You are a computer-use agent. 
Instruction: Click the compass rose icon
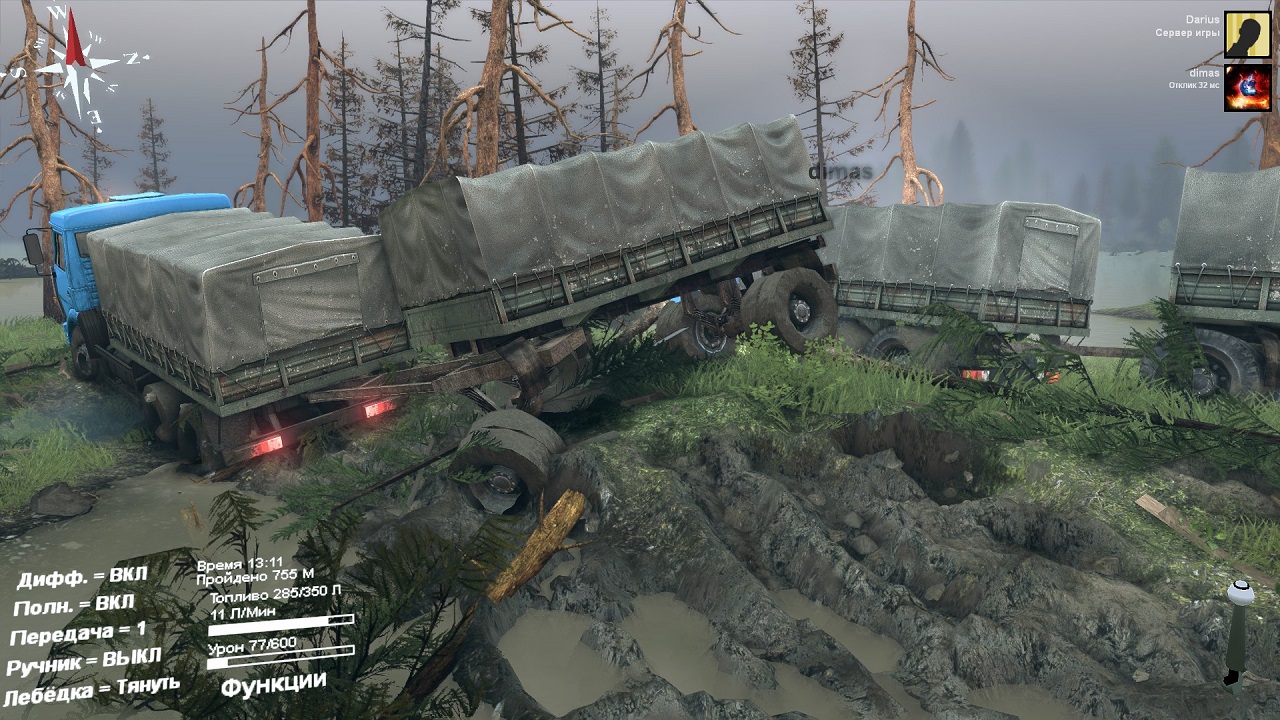(76, 62)
